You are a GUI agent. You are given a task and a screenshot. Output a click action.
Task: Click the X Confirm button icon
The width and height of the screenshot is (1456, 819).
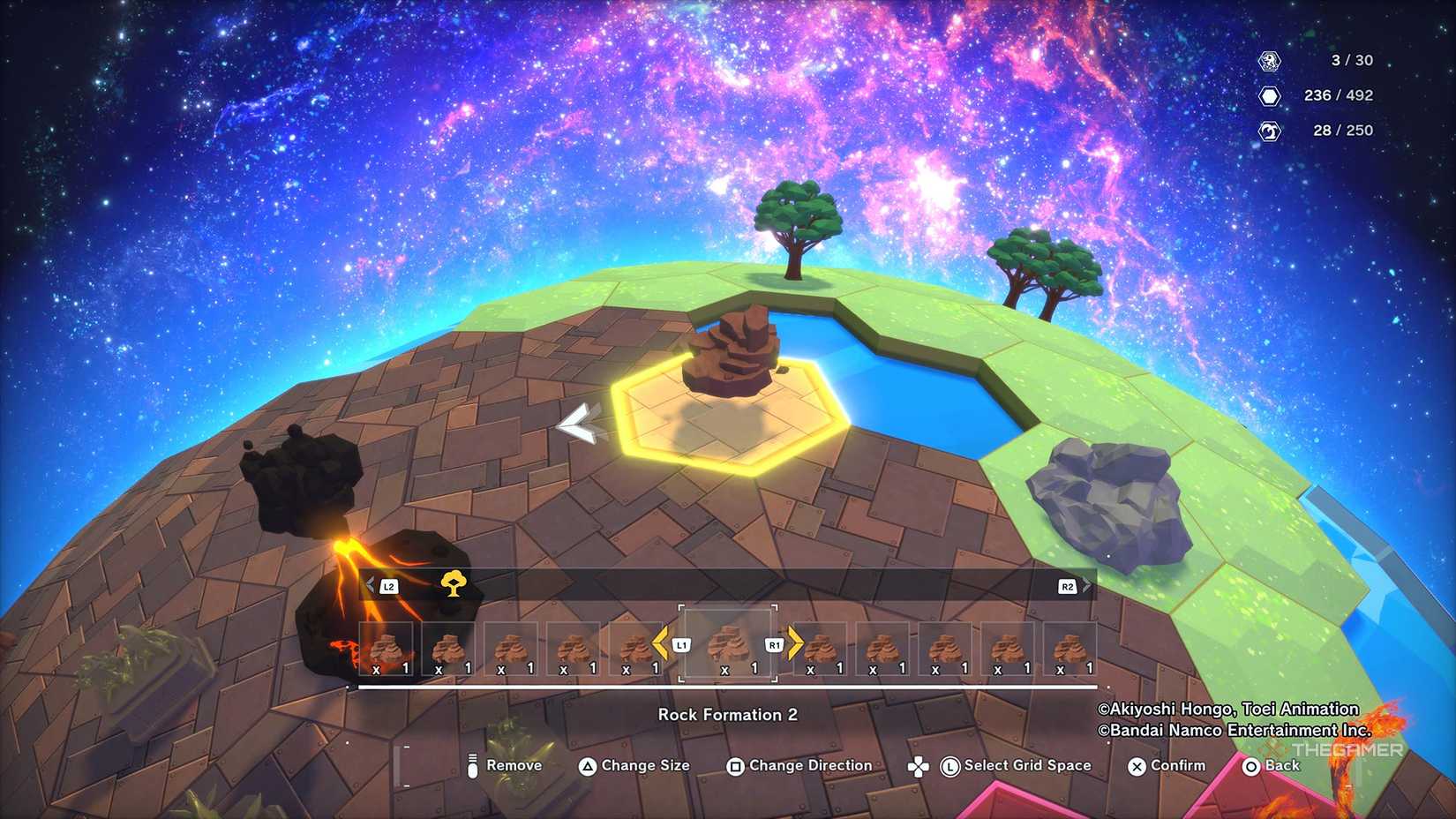(x=1135, y=765)
